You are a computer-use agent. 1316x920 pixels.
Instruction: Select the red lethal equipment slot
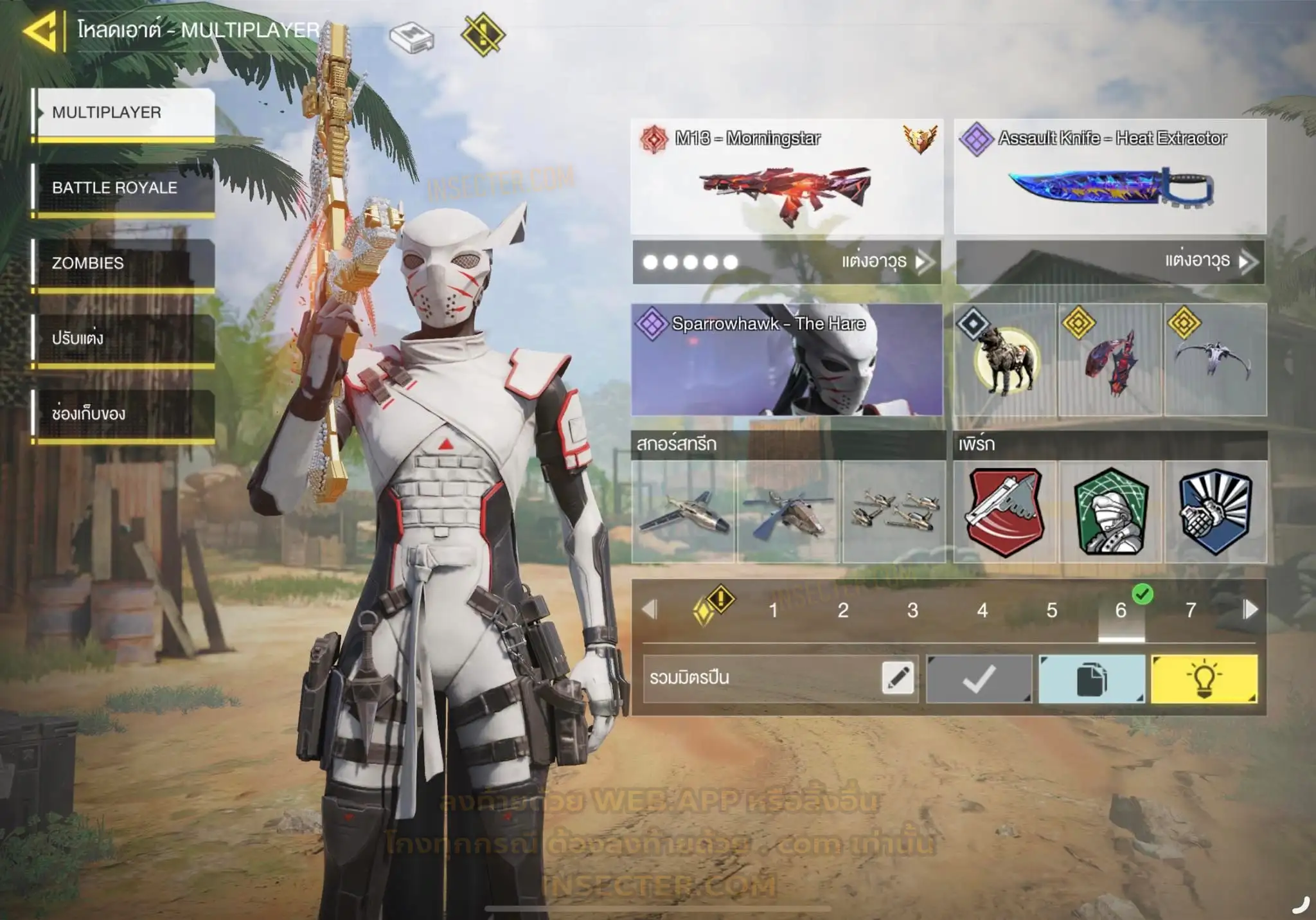coord(1110,359)
